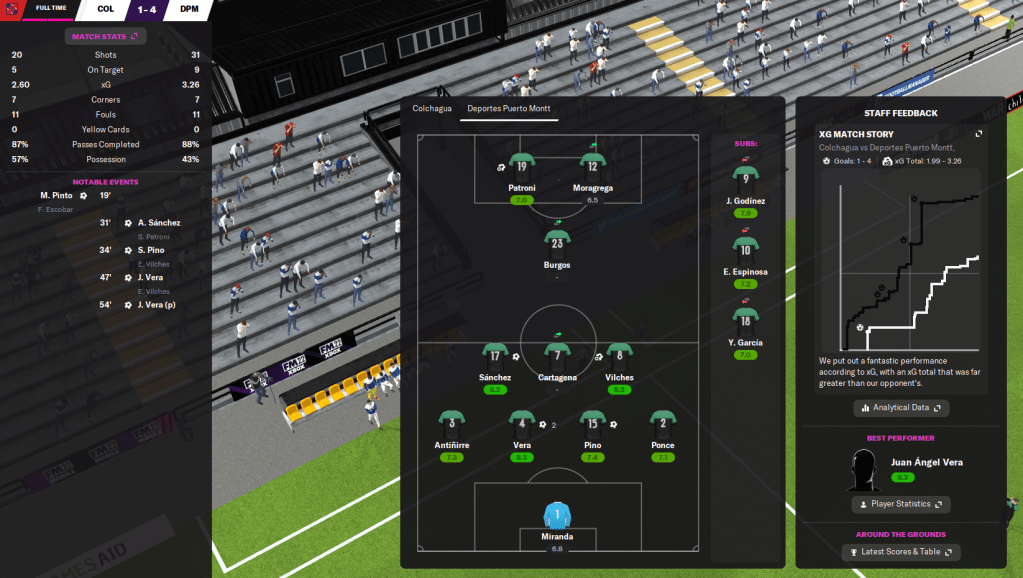Open the Analytical Data view
1023x578 pixels.
click(x=901, y=408)
